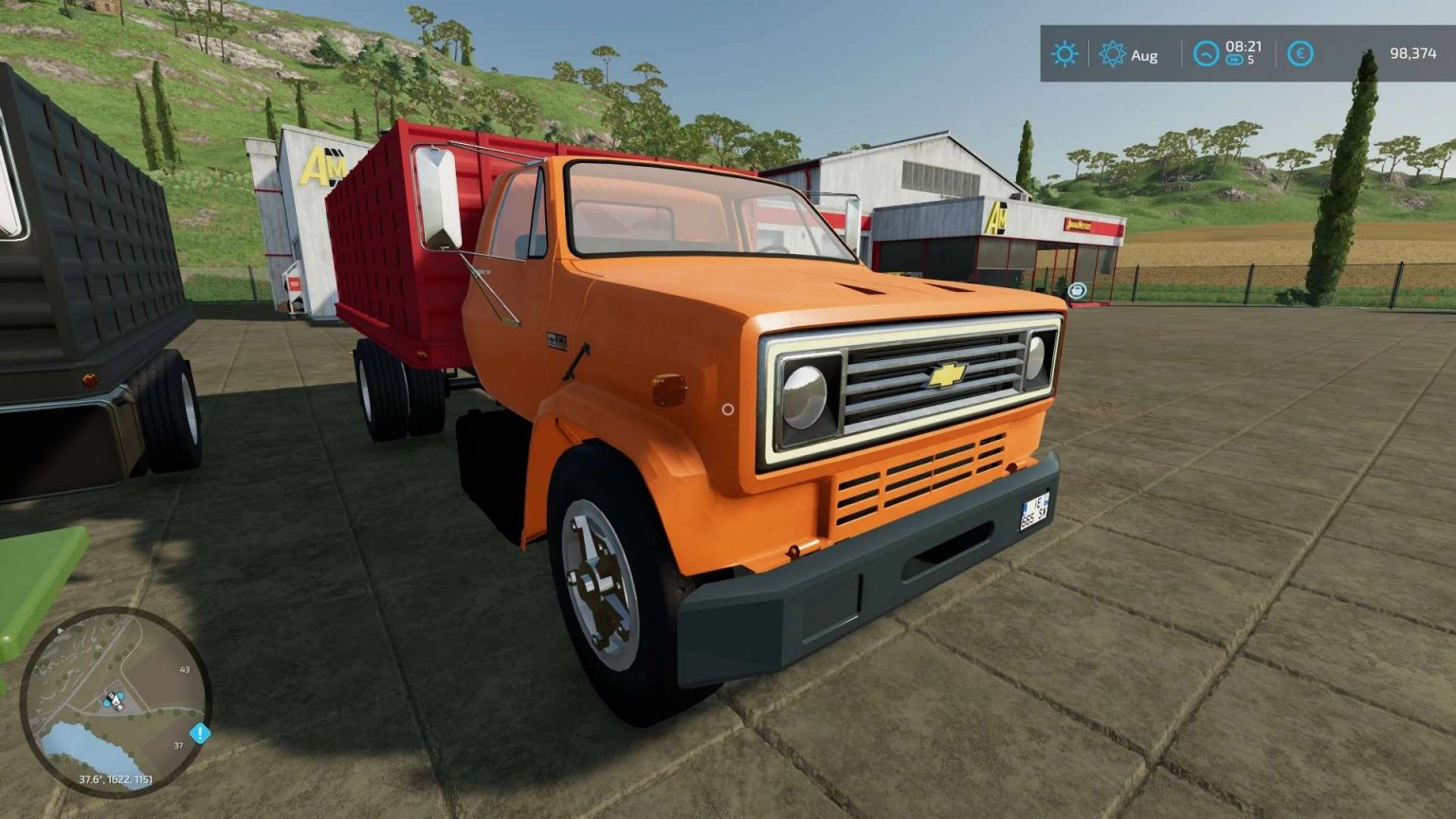
Task: Click the truck's left side mirror
Action: (436, 199)
